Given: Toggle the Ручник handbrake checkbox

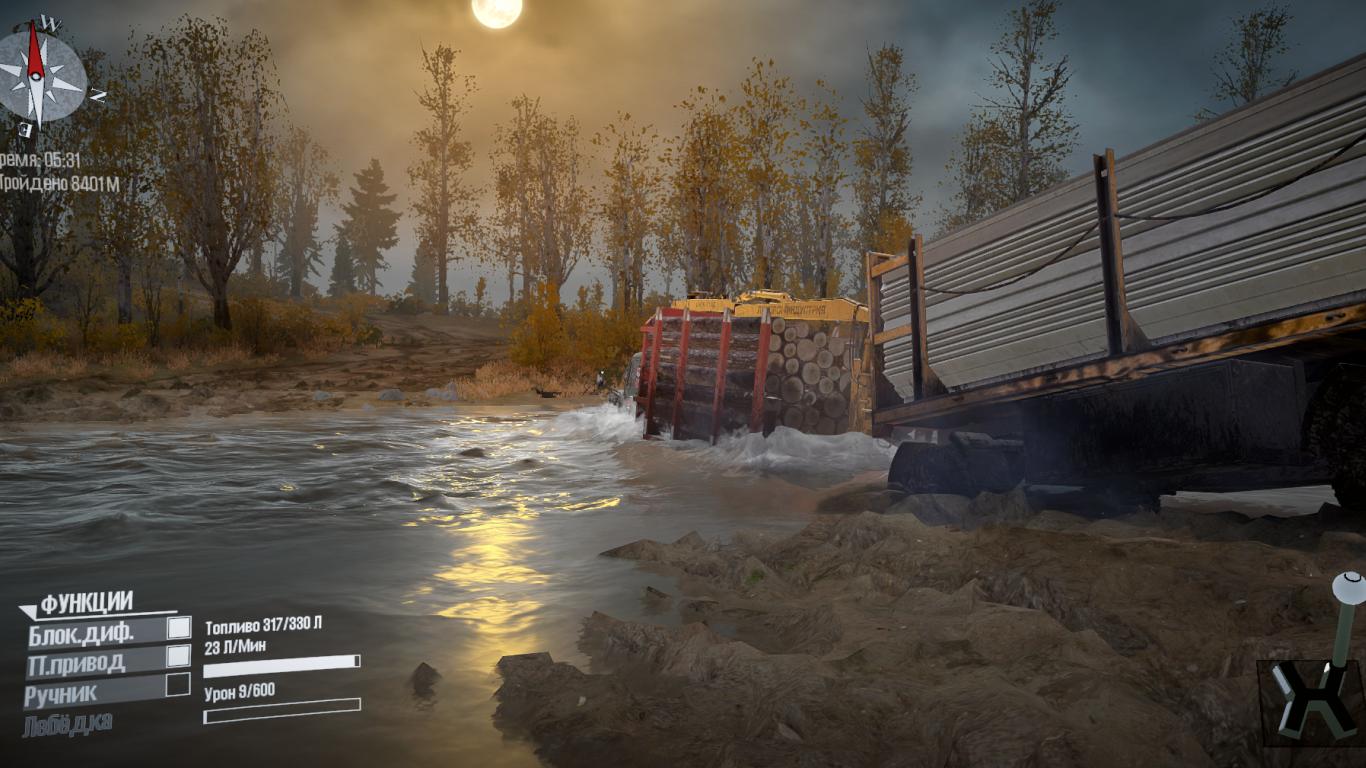Looking at the screenshot, I should (178, 685).
